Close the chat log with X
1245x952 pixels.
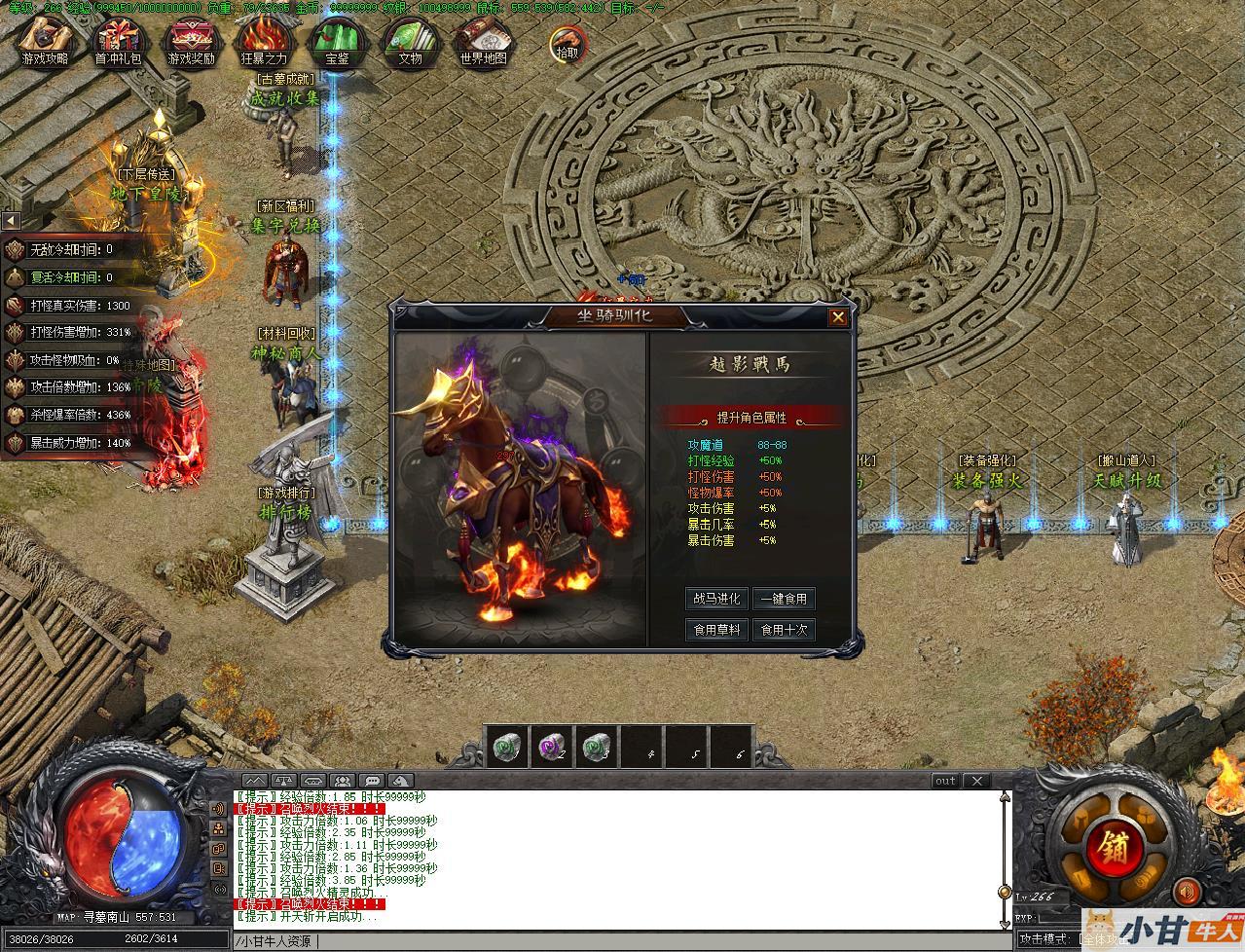(x=976, y=781)
